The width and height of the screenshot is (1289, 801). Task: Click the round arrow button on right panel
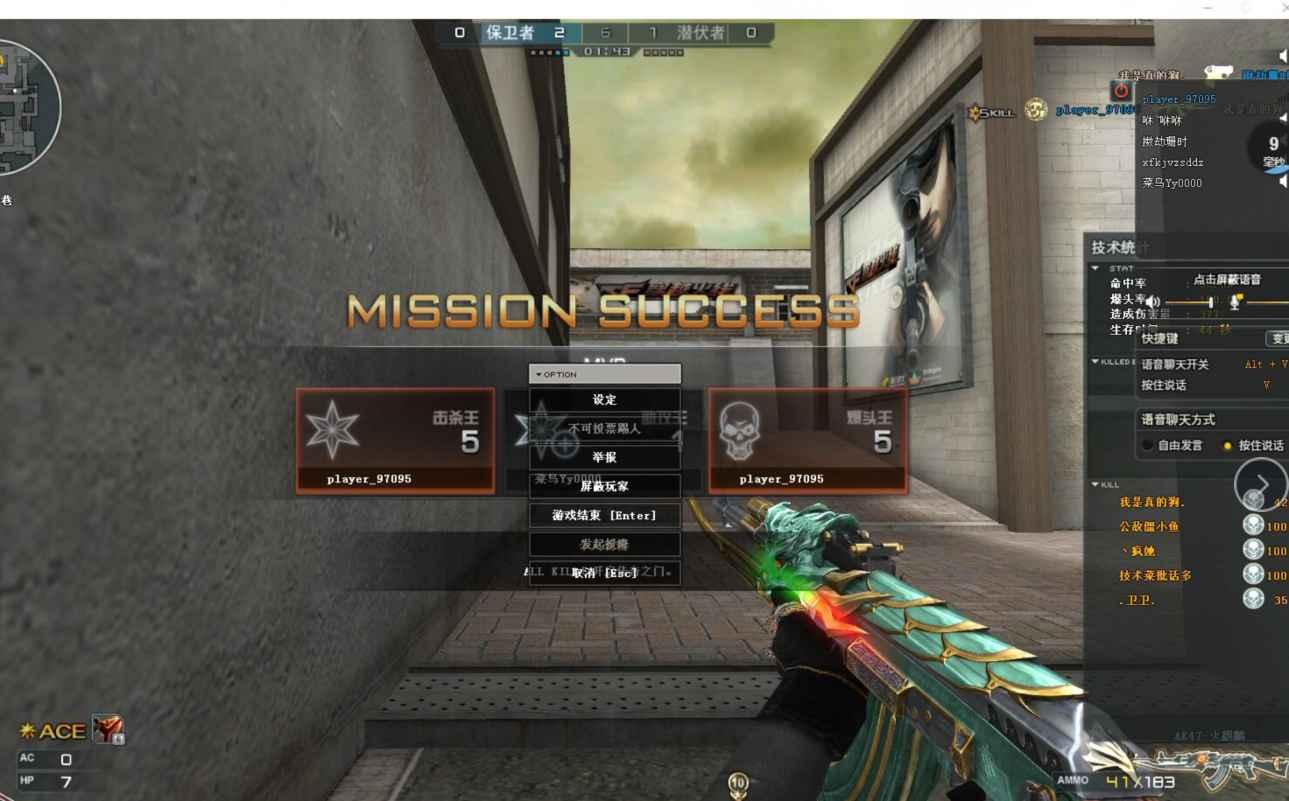(1261, 484)
